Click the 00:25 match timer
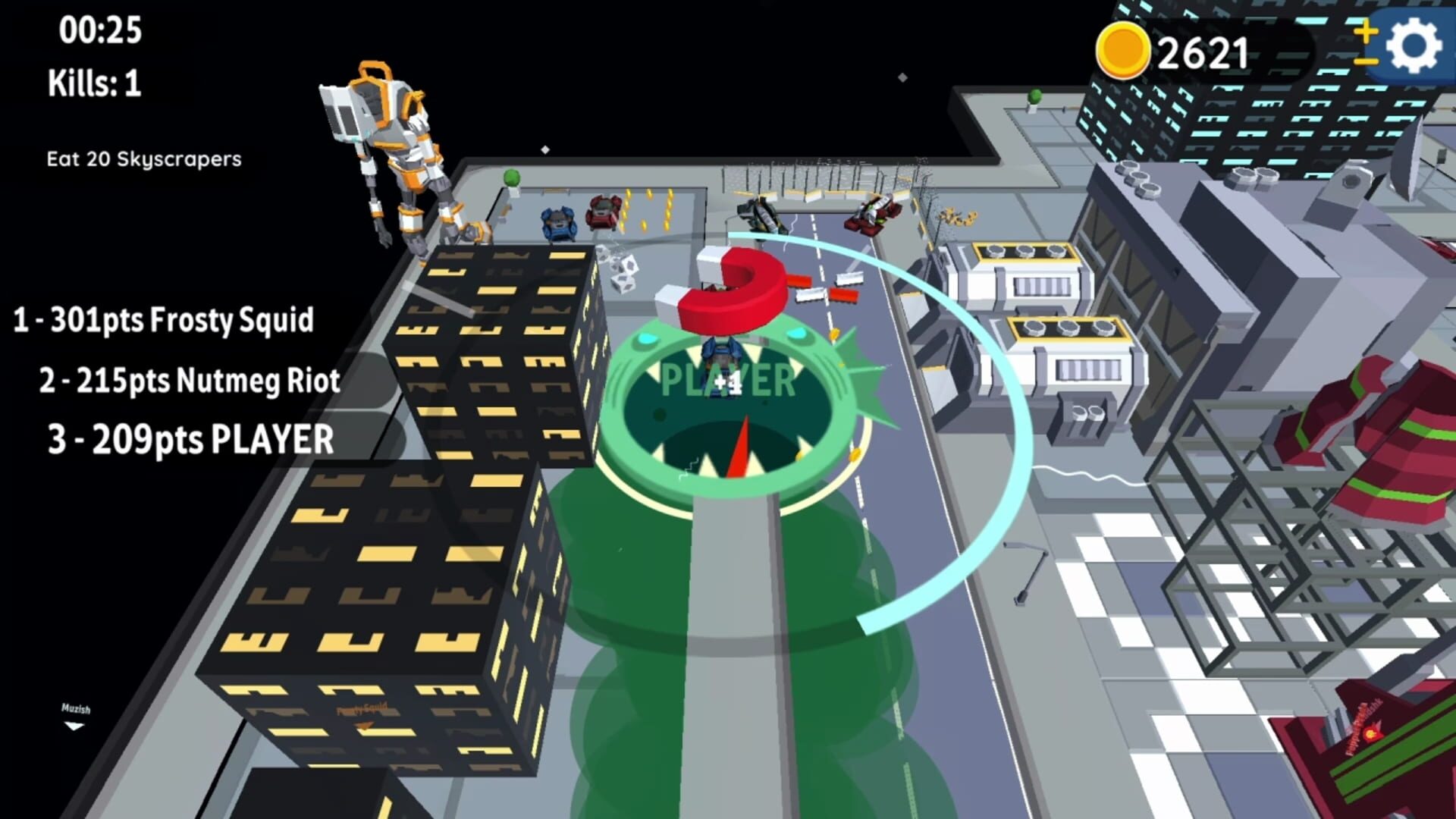 99,29
